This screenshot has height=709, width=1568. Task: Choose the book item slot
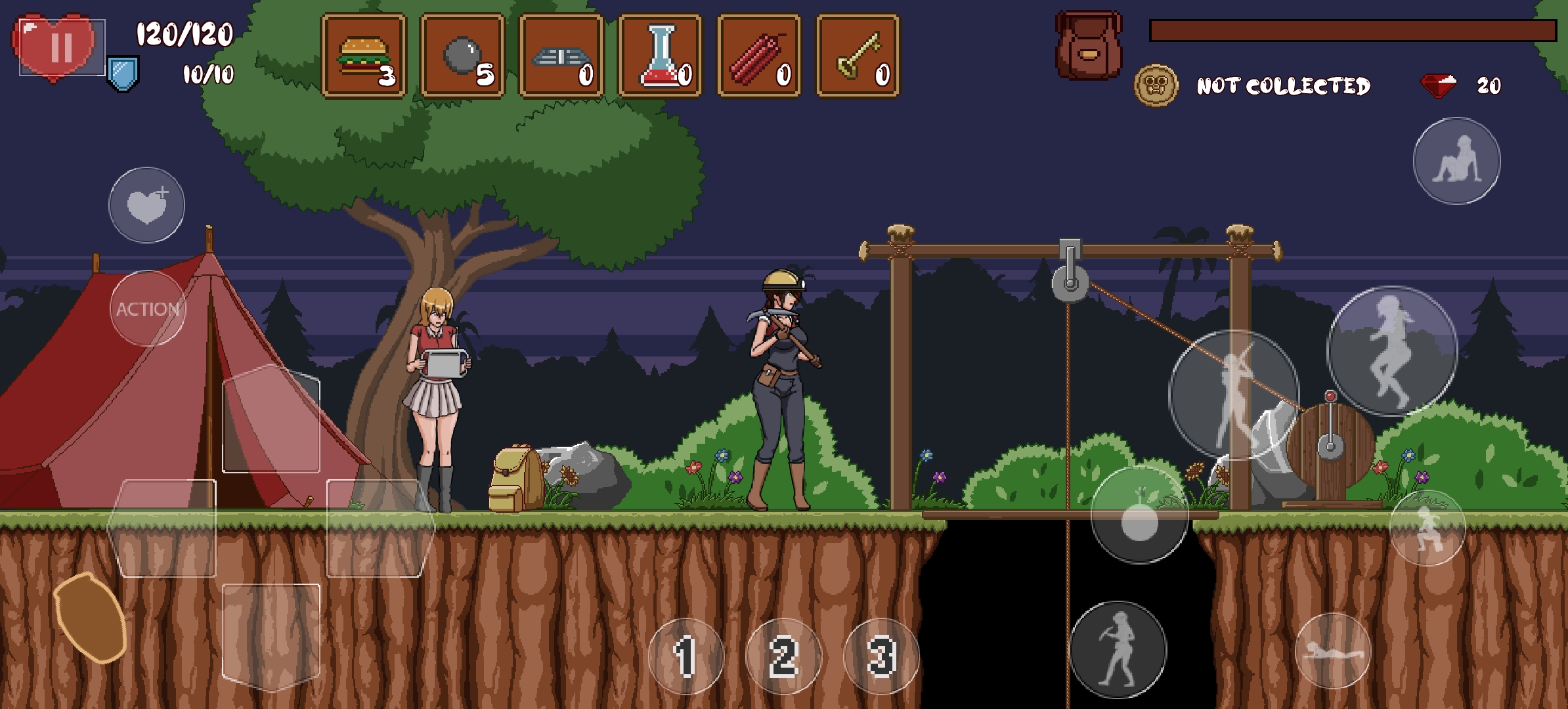(561, 56)
